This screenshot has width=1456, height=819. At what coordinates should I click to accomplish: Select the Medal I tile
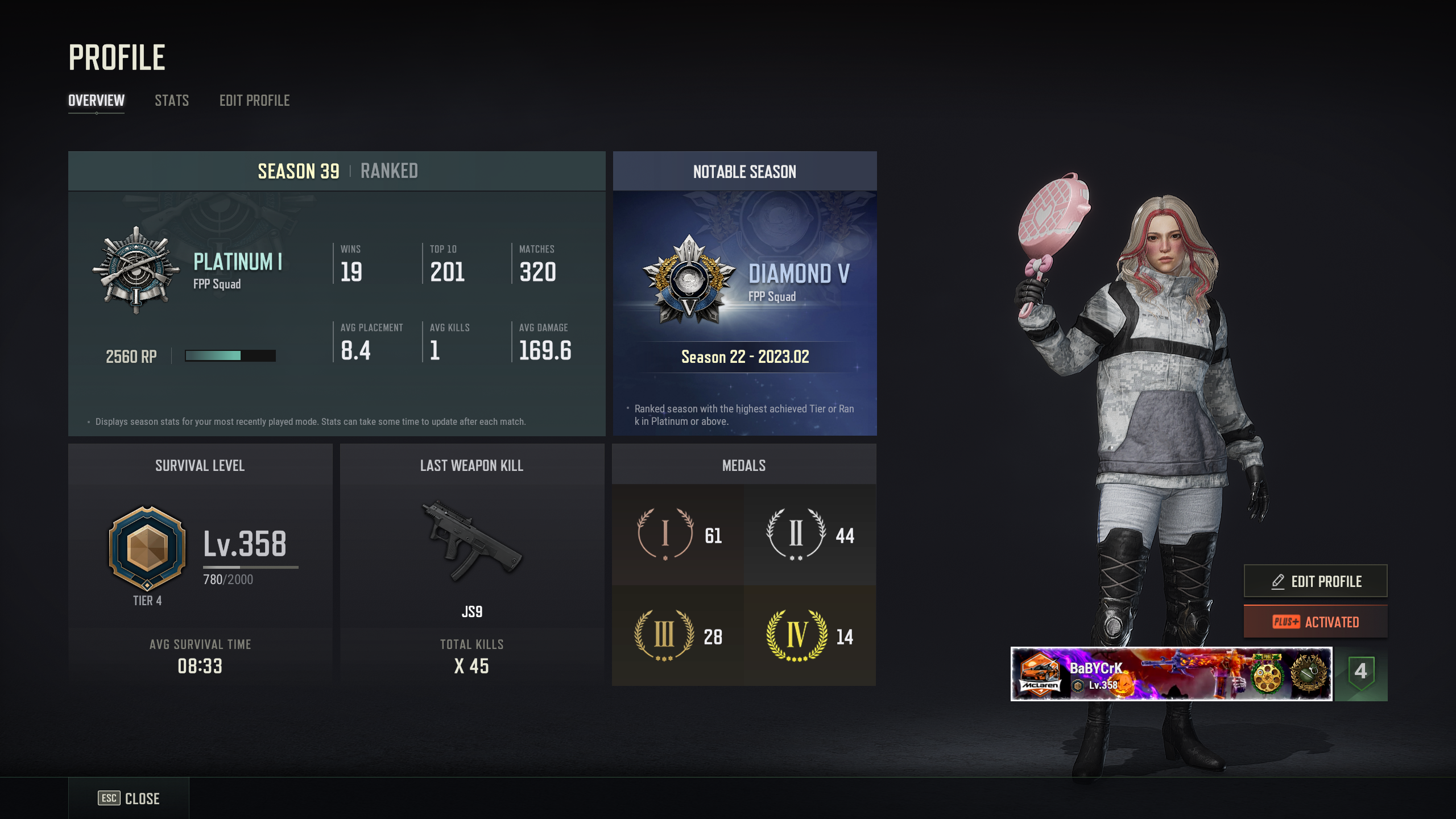678,535
